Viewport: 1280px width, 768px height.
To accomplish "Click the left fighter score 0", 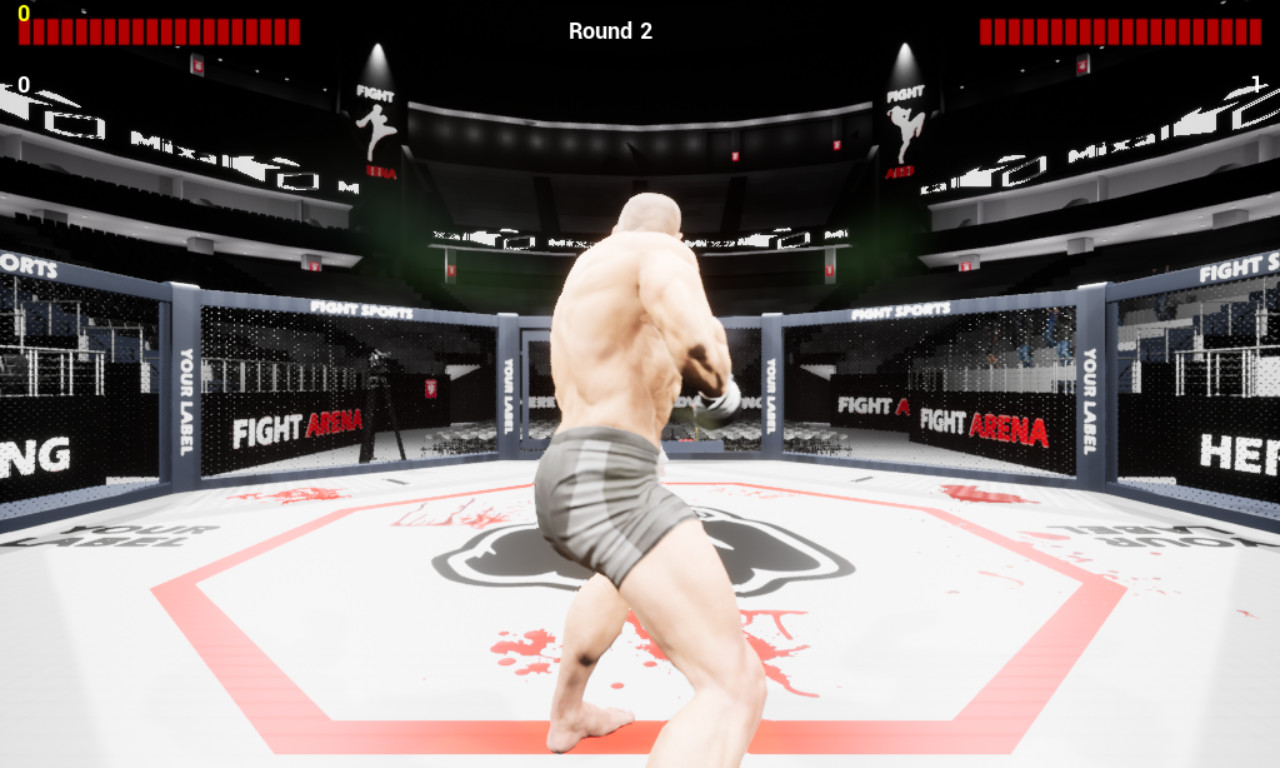I will click(22, 86).
